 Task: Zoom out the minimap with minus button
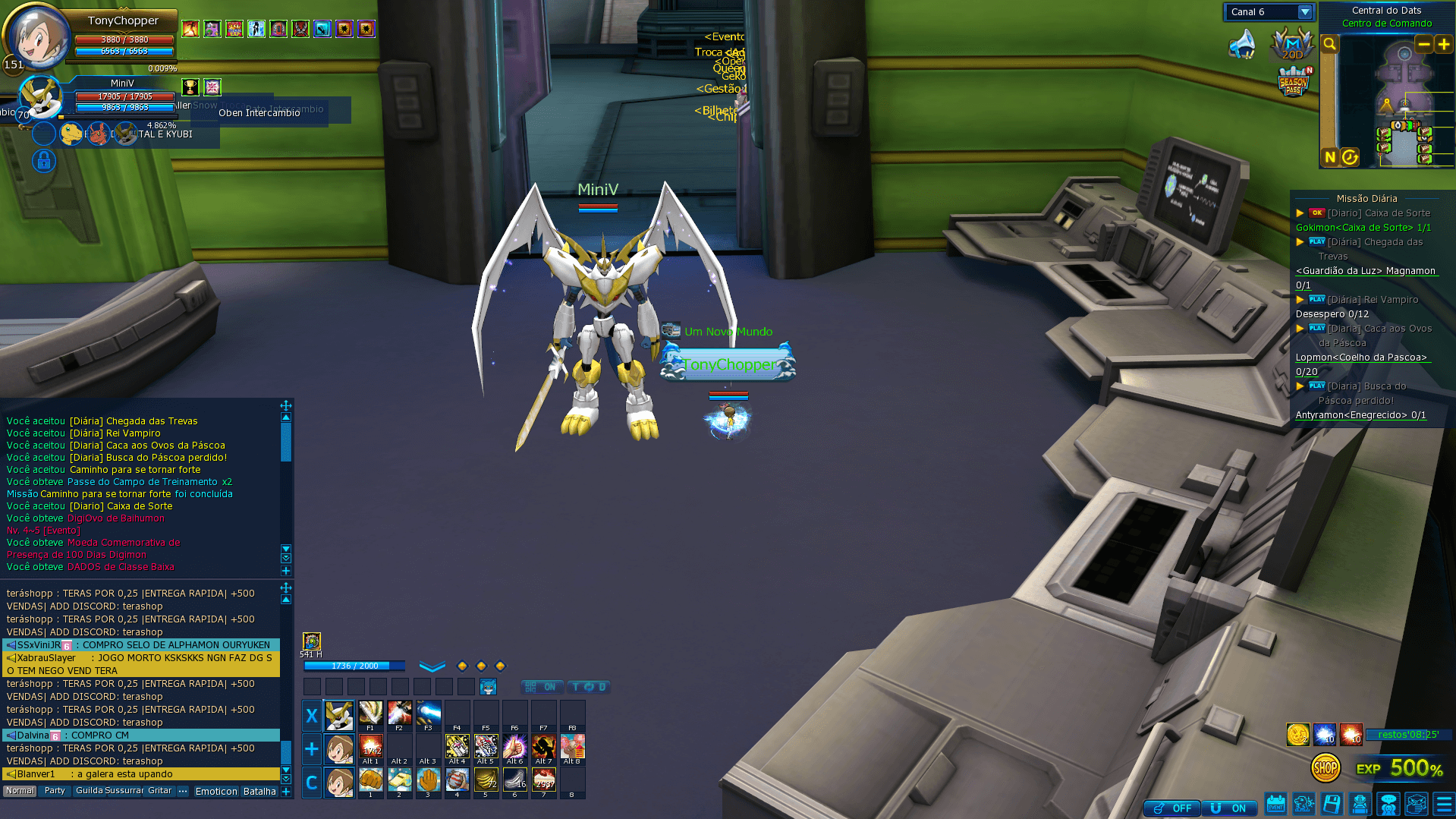1423,45
